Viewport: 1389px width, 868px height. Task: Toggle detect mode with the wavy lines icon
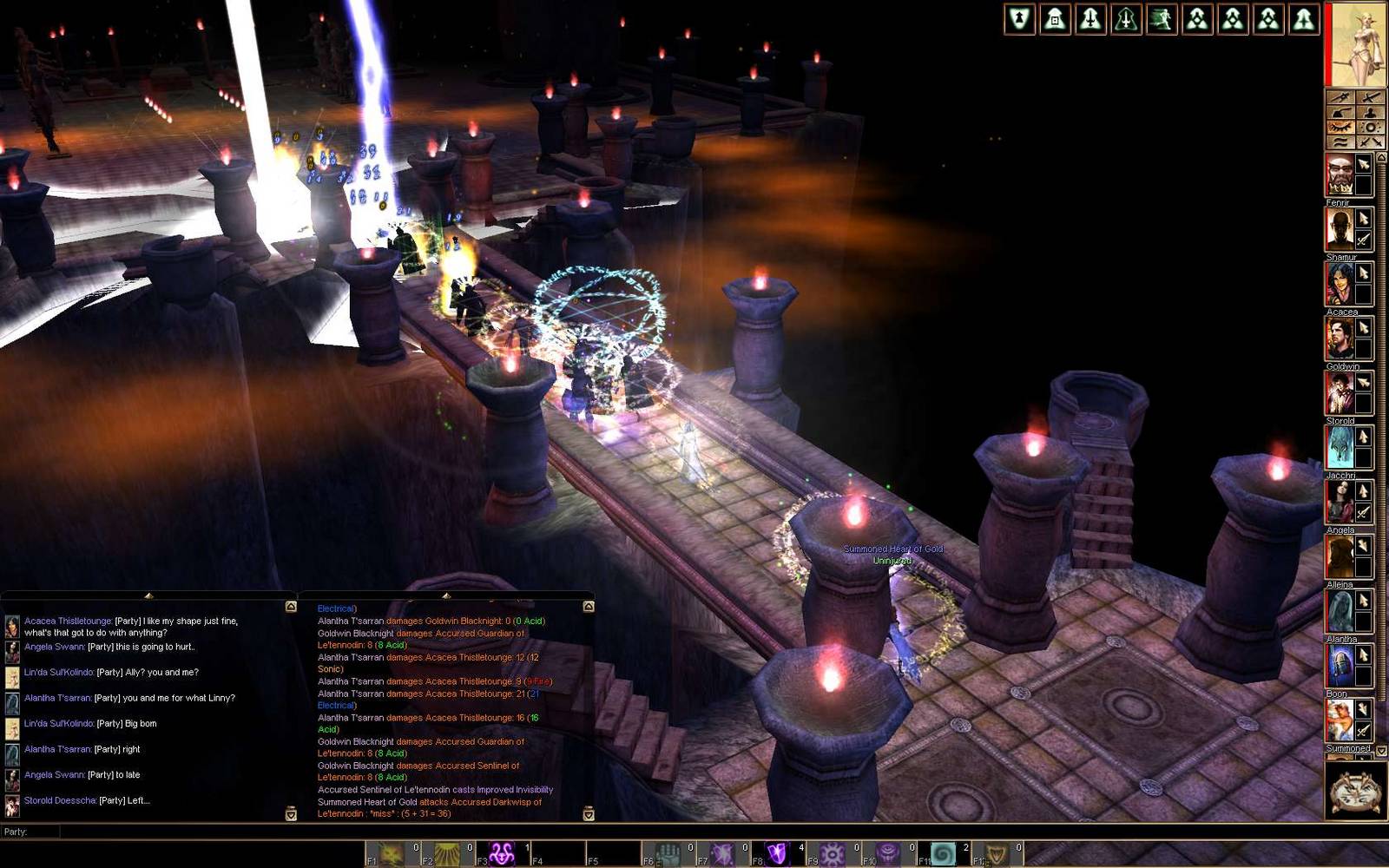tap(1341, 140)
